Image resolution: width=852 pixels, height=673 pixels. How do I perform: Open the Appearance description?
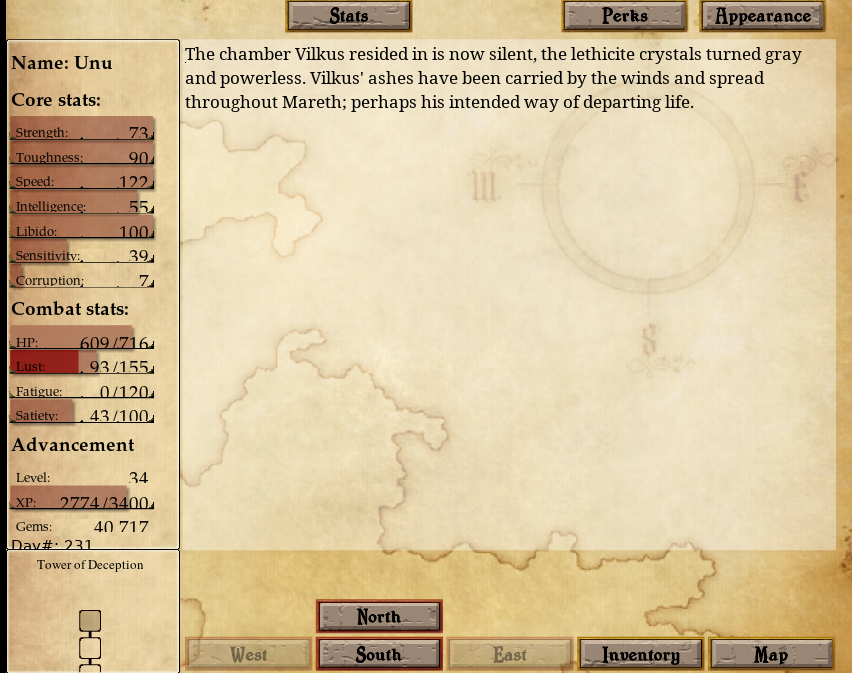click(x=762, y=16)
